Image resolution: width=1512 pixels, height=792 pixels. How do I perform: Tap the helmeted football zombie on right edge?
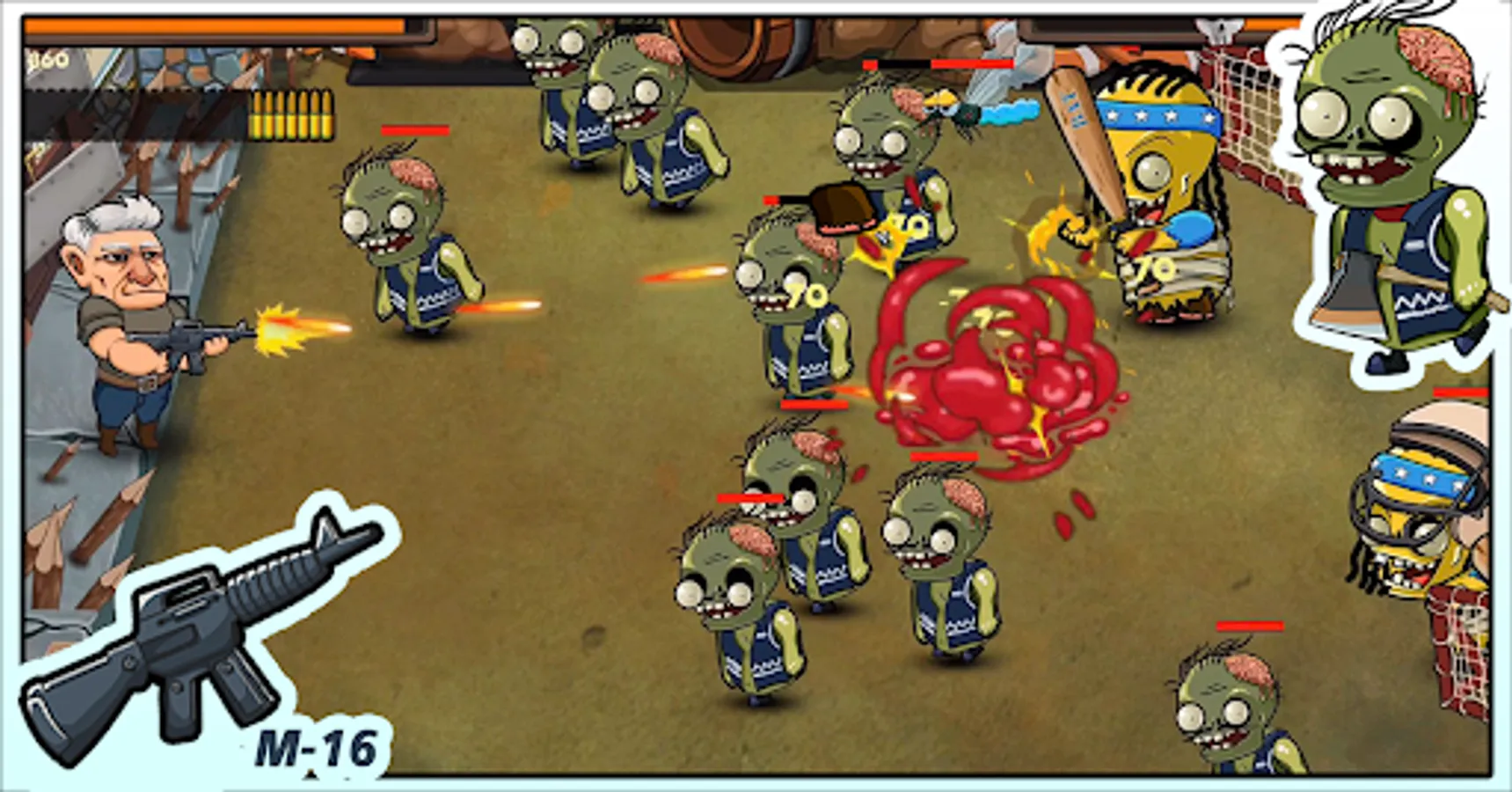(1434, 528)
